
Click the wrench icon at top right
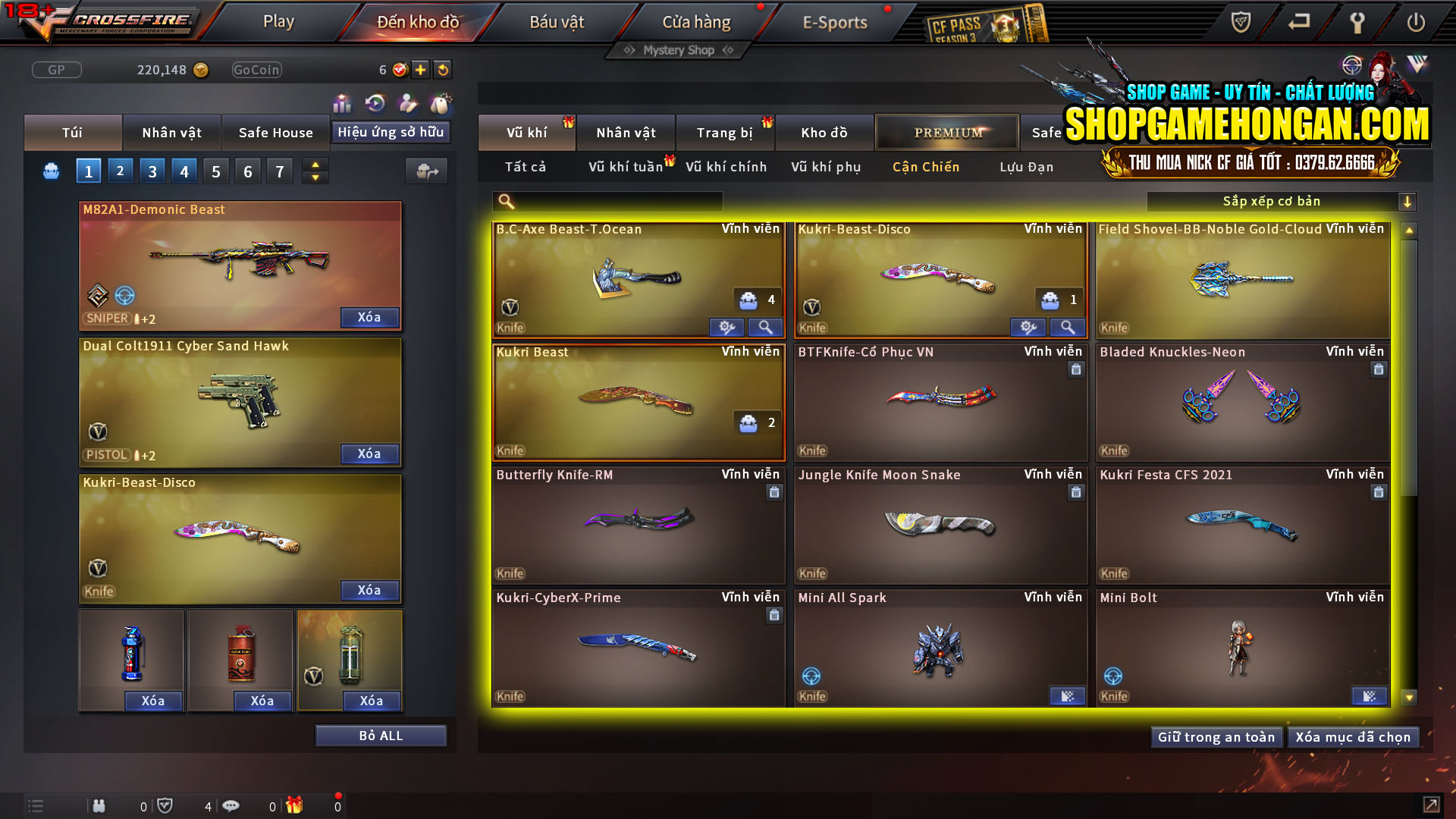[1357, 22]
